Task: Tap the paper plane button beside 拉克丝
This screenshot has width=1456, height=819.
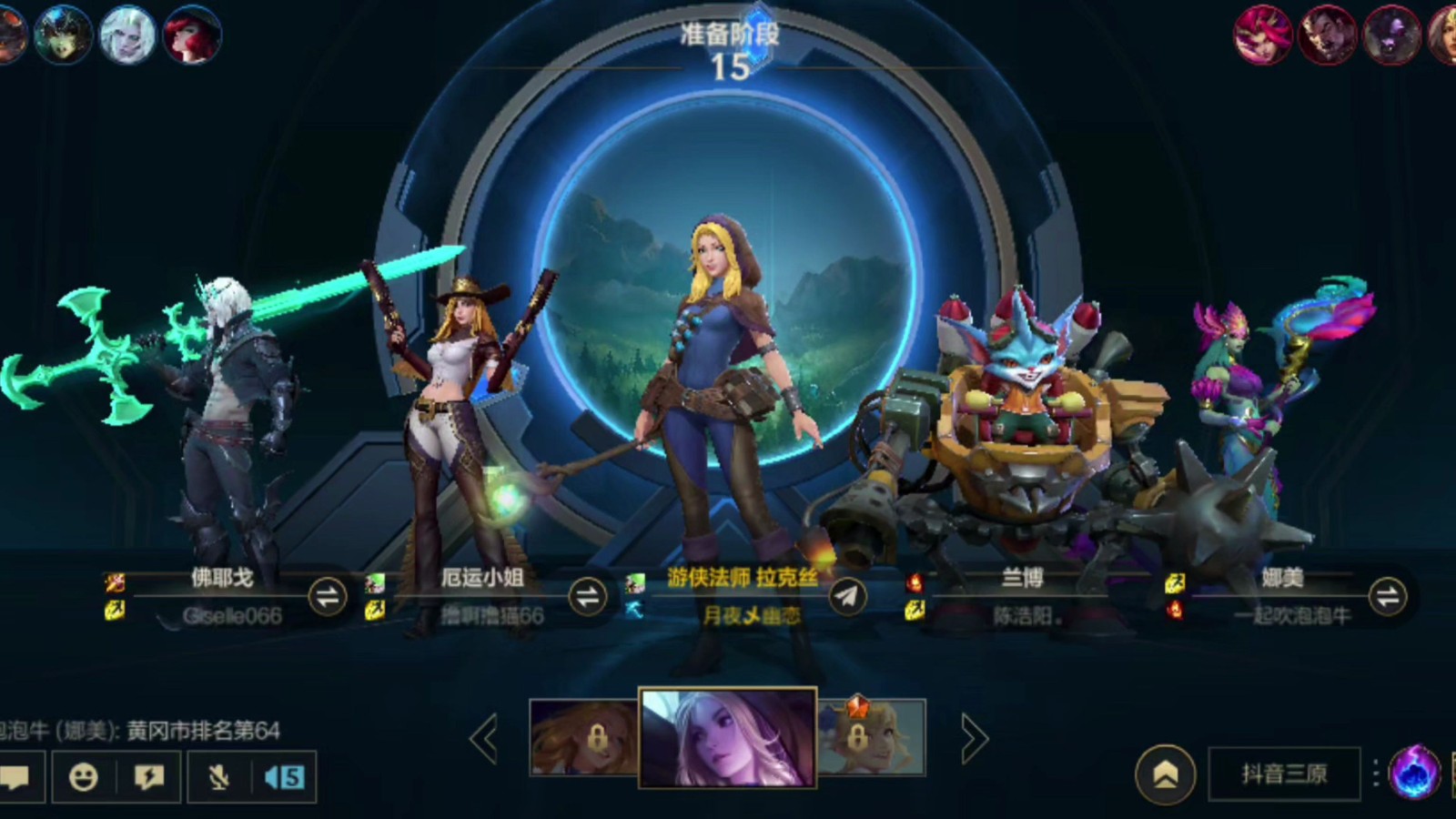Action: (x=847, y=597)
